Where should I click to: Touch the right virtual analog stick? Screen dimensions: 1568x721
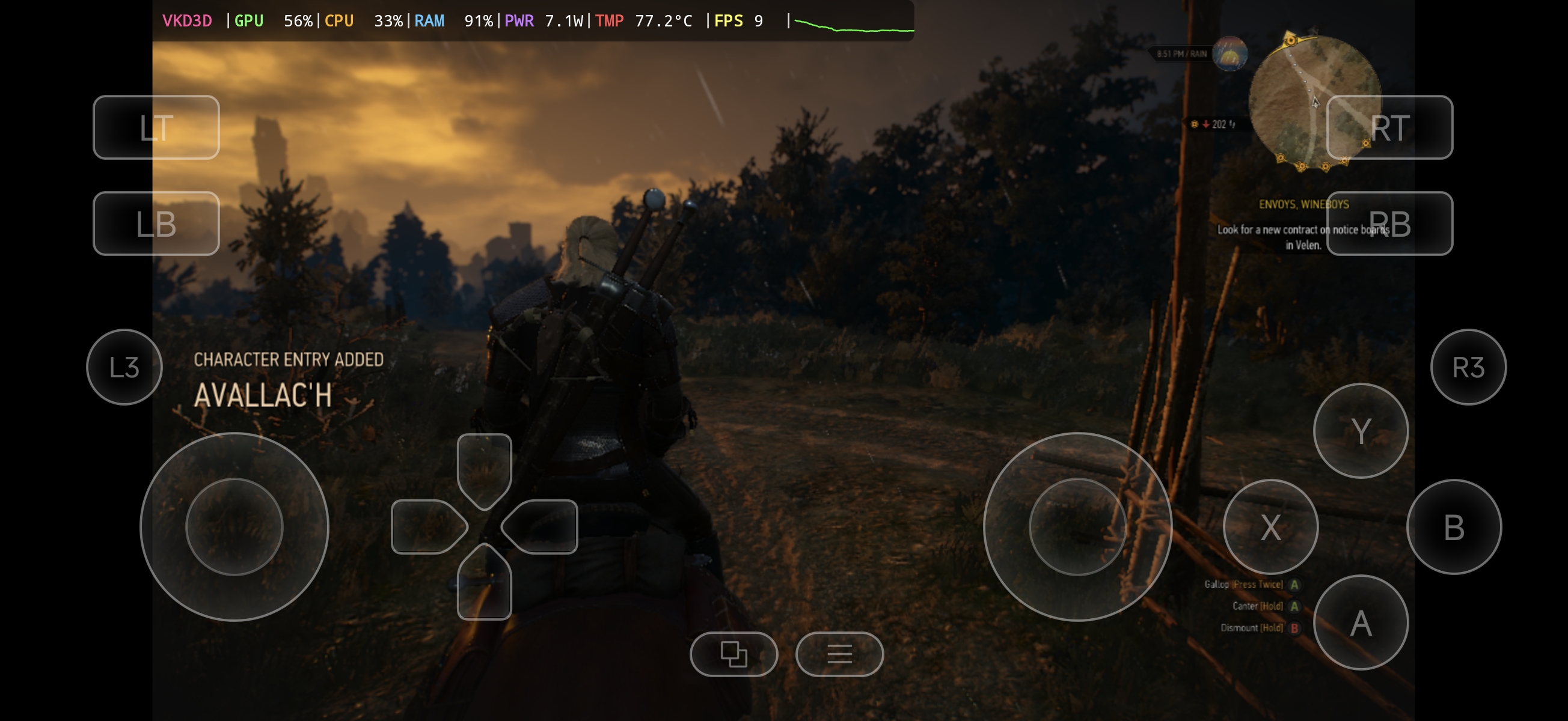pyautogui.click(x=1077, y=527)
